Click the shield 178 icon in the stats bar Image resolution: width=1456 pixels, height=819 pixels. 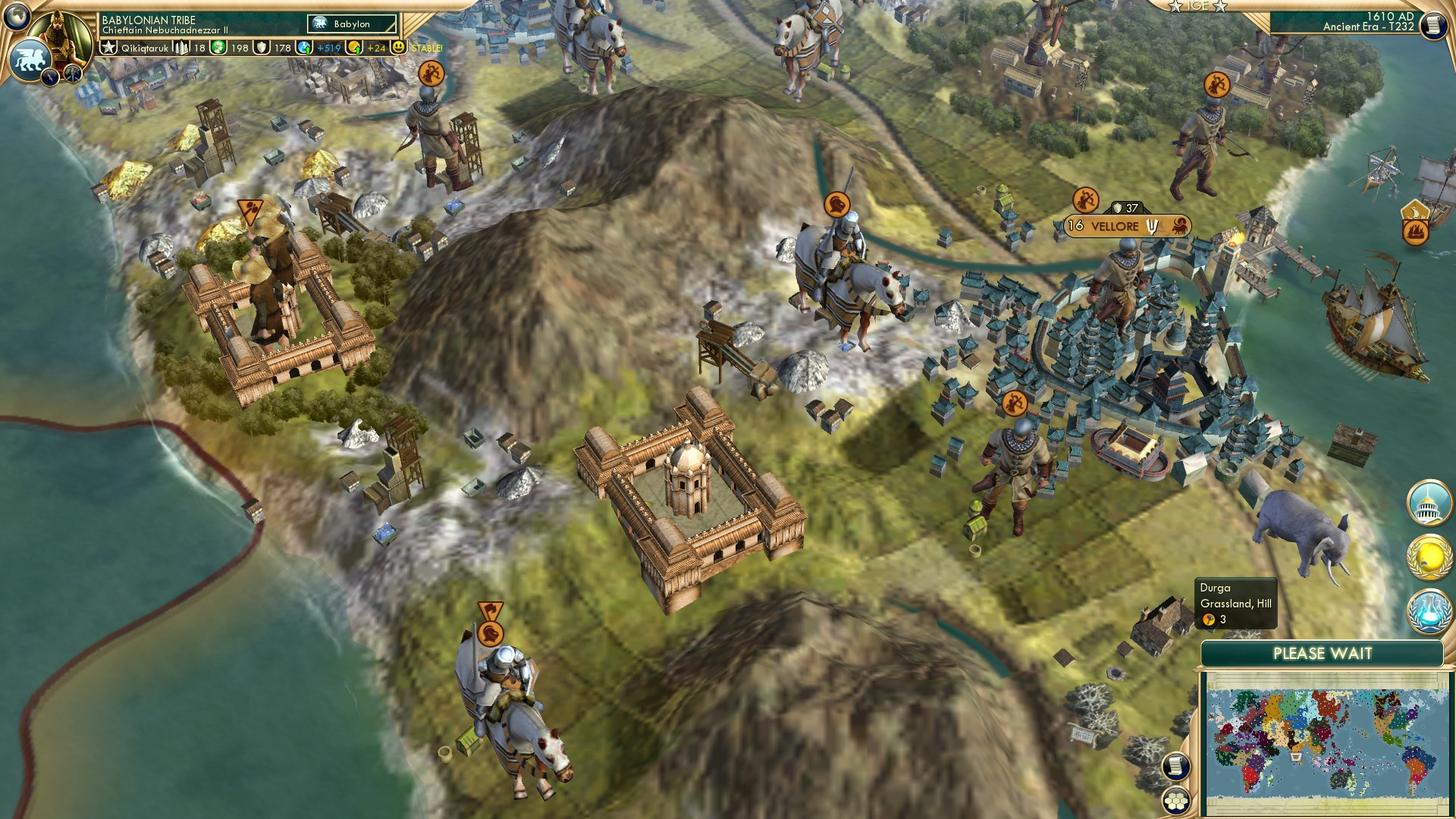(260, 49)
